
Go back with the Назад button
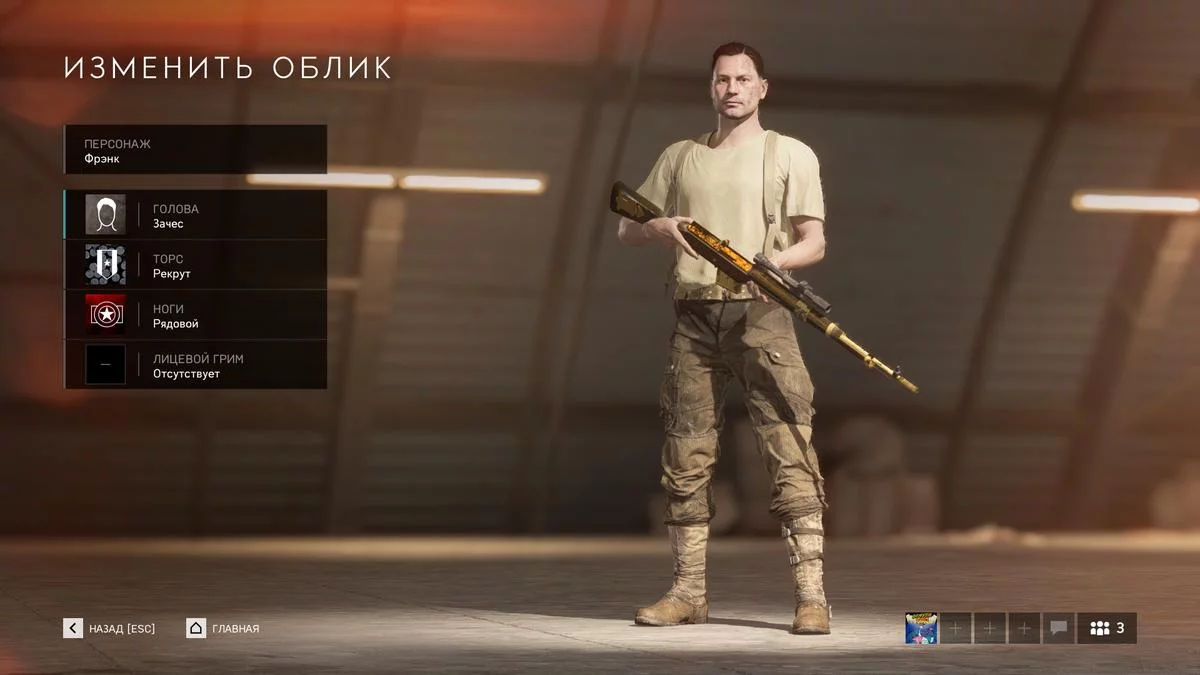[x=110, y=628]
